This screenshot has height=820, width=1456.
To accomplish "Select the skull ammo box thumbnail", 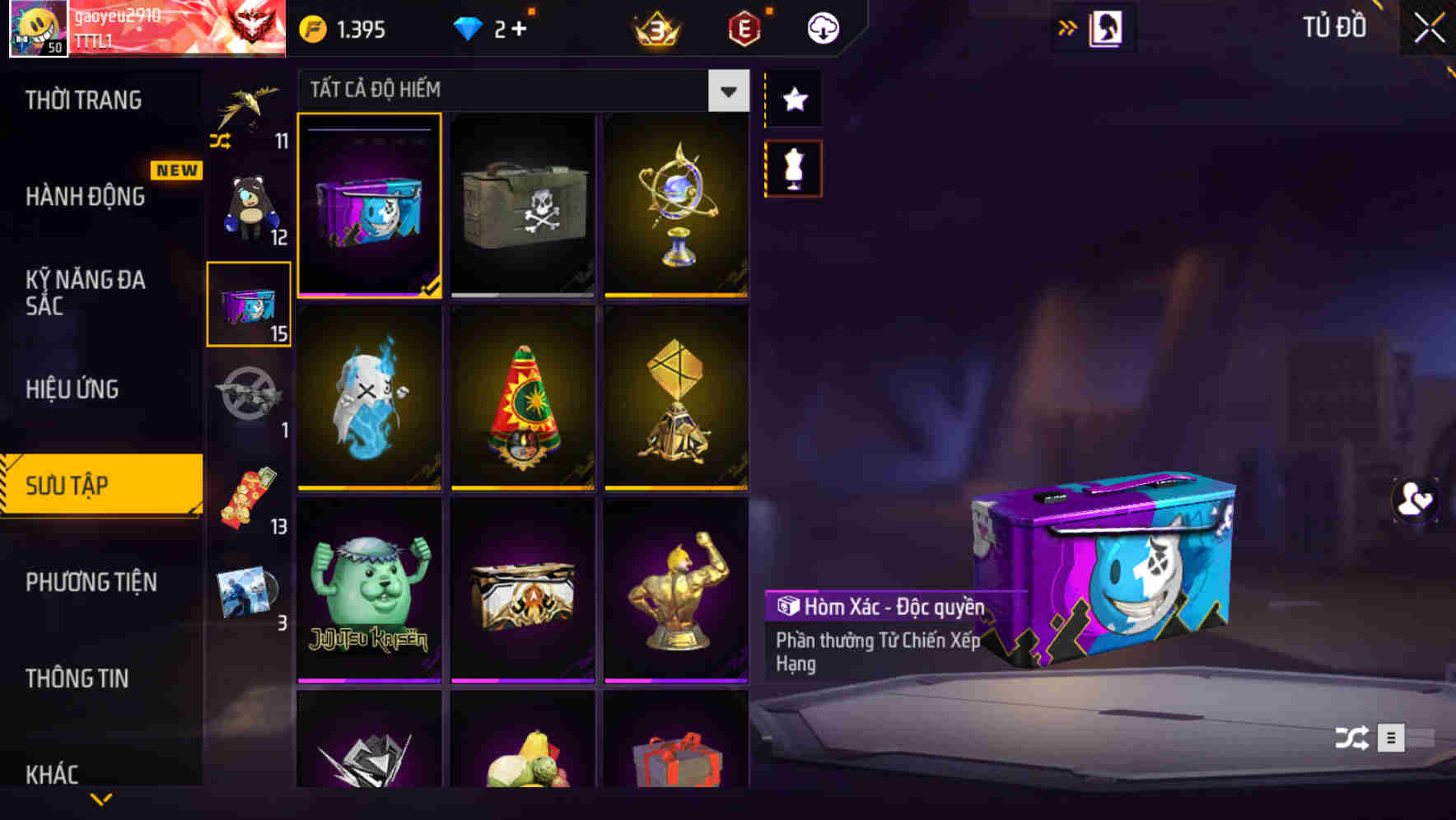I will 523,205.
